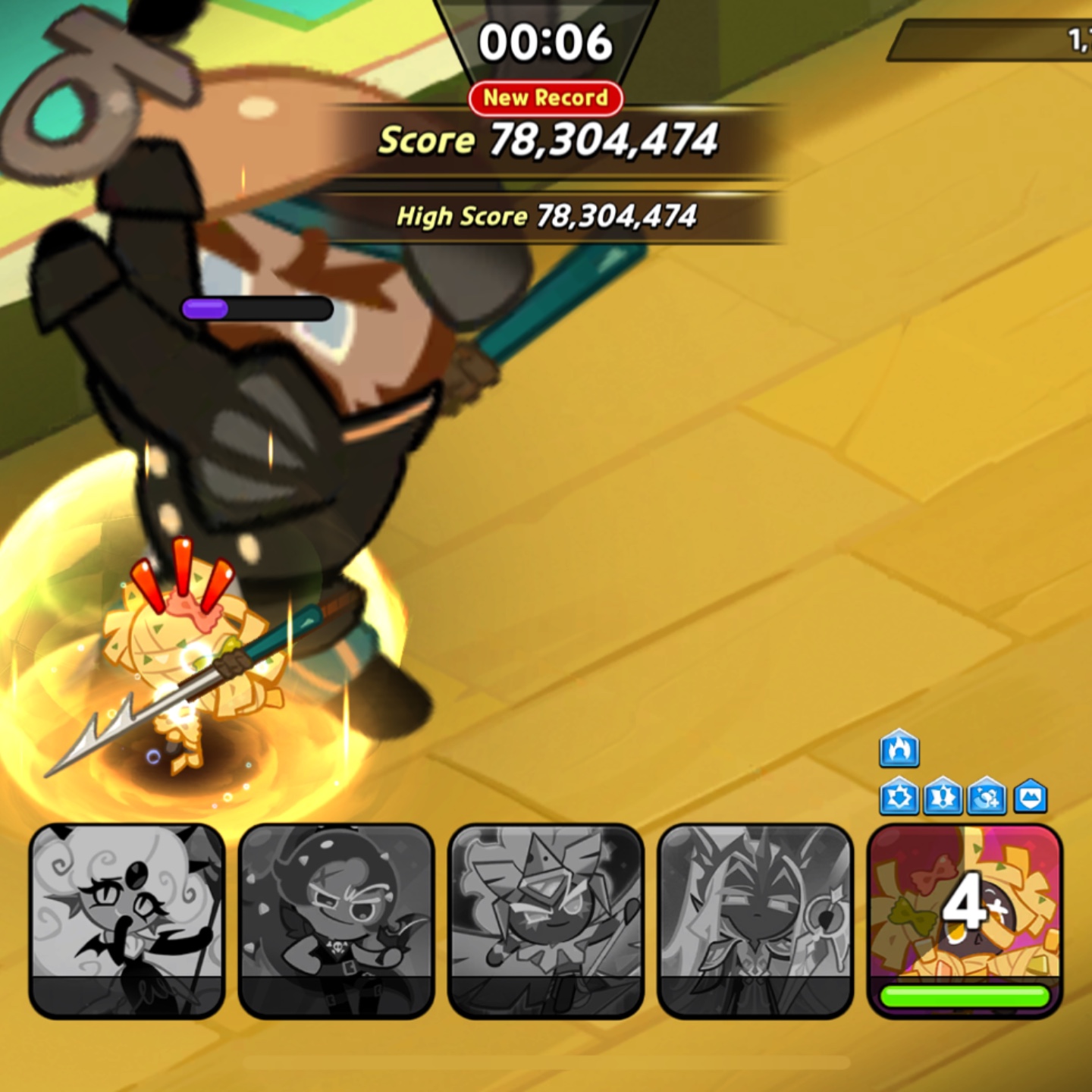This screenshot has height=1092, width=1092.
Task: Show the mountain shield buff icon
Action: [1031, 796]
